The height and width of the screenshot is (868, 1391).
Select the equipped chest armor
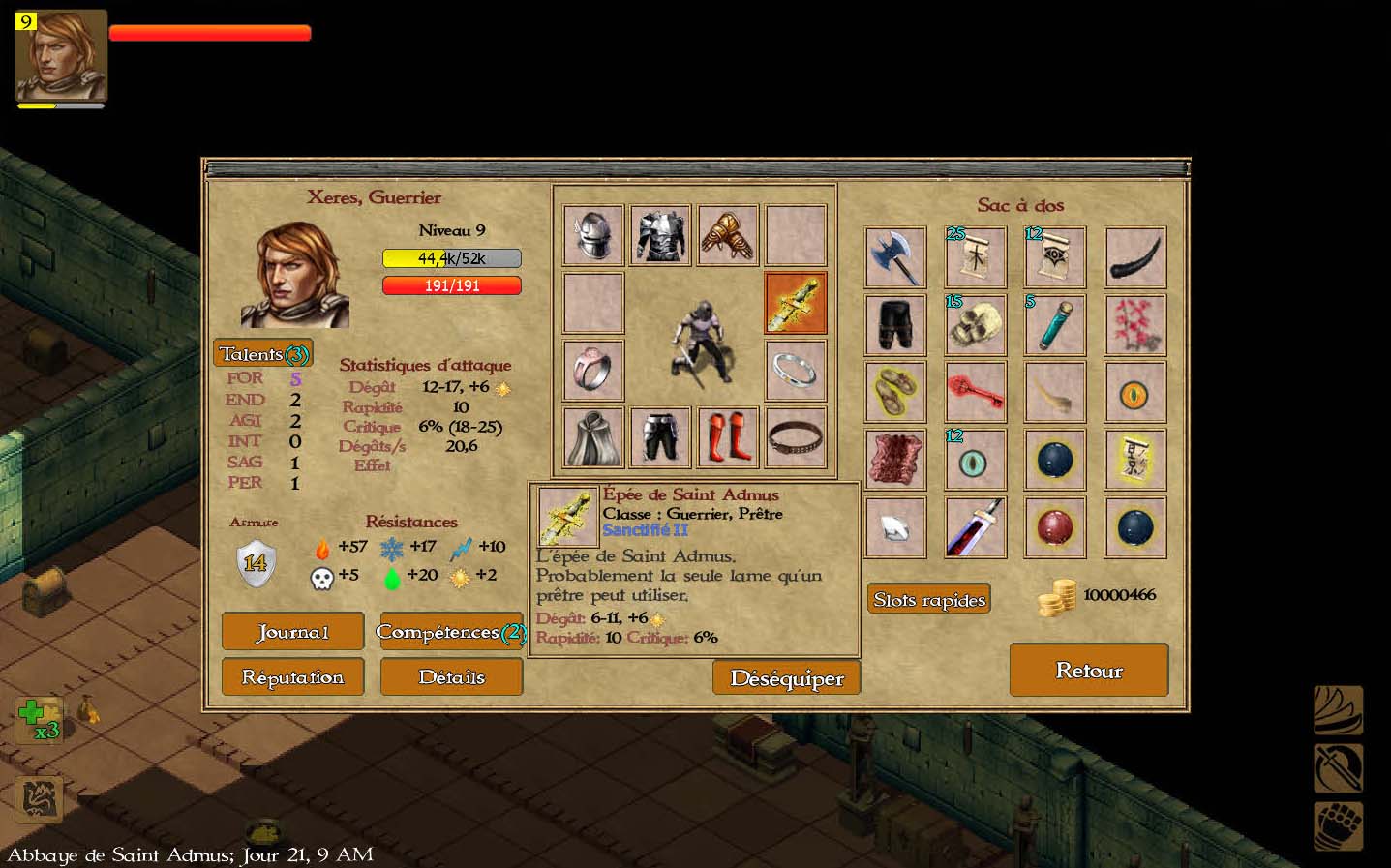660,235
